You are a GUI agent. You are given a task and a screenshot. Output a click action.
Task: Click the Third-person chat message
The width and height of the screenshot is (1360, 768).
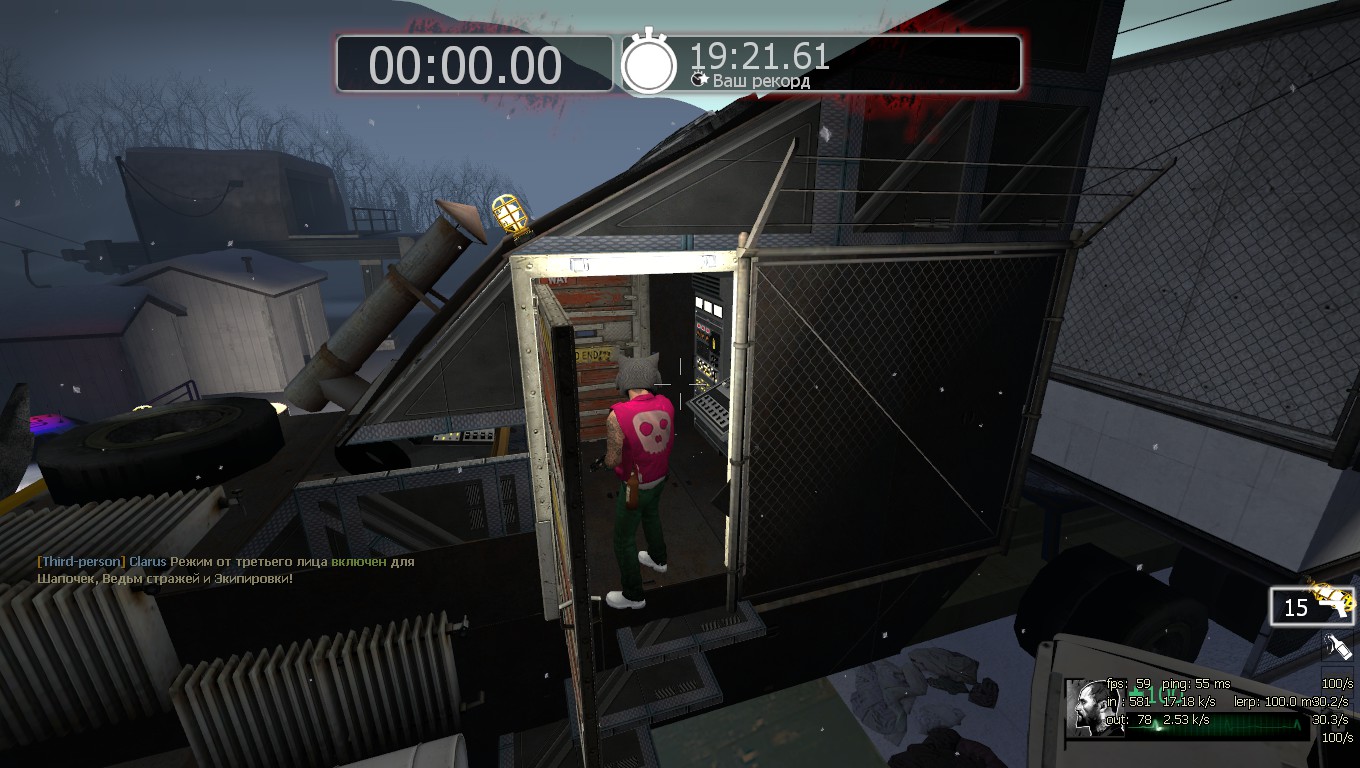pos(225,570)
